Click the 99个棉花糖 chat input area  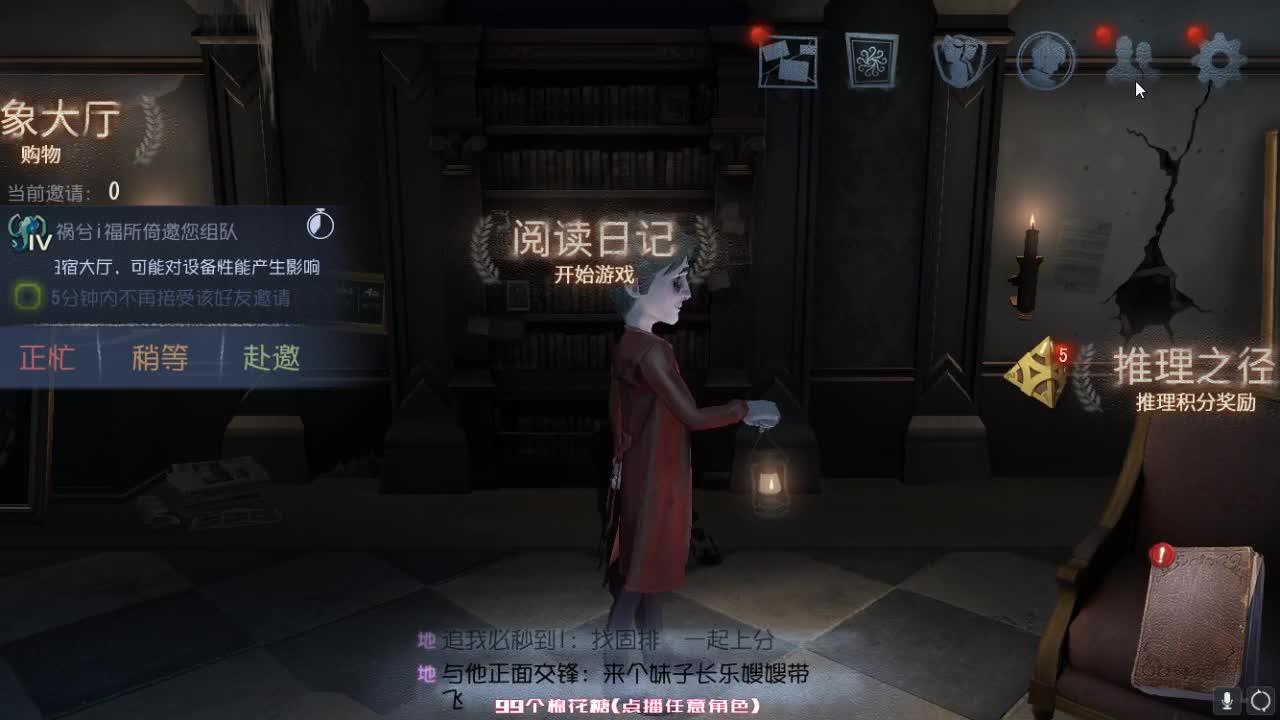630,703
